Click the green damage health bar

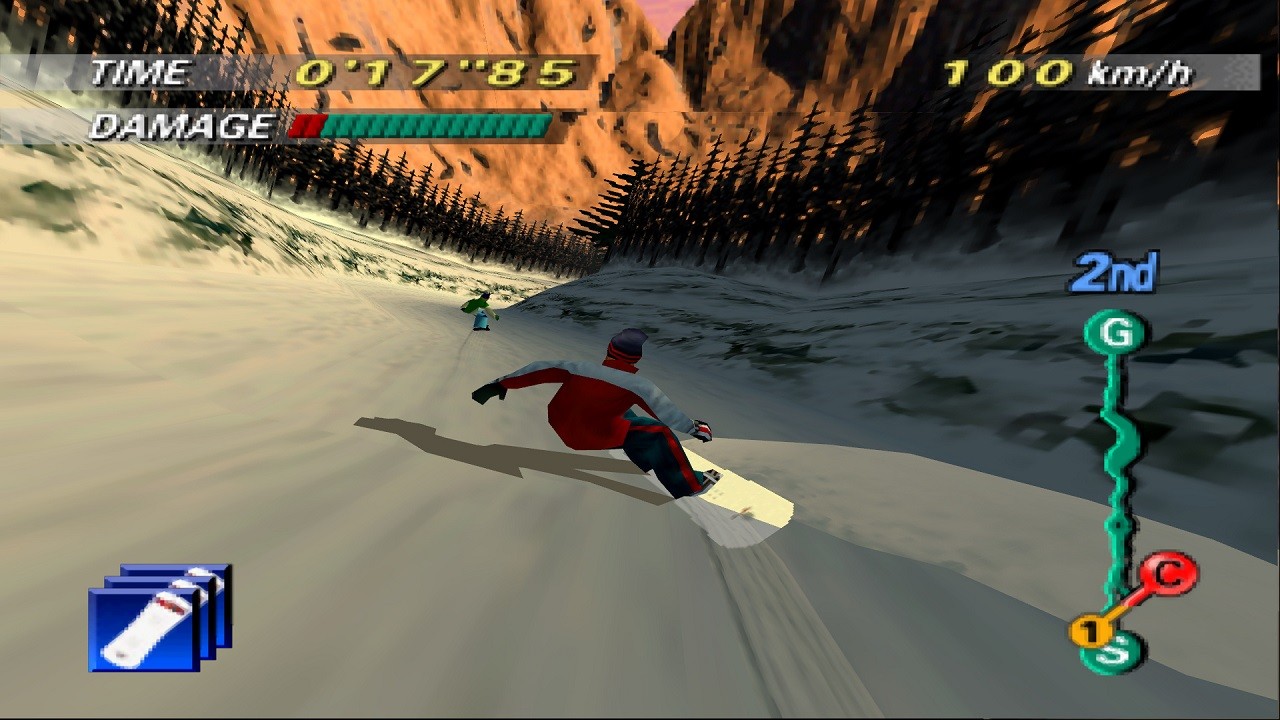pos(440,127)
